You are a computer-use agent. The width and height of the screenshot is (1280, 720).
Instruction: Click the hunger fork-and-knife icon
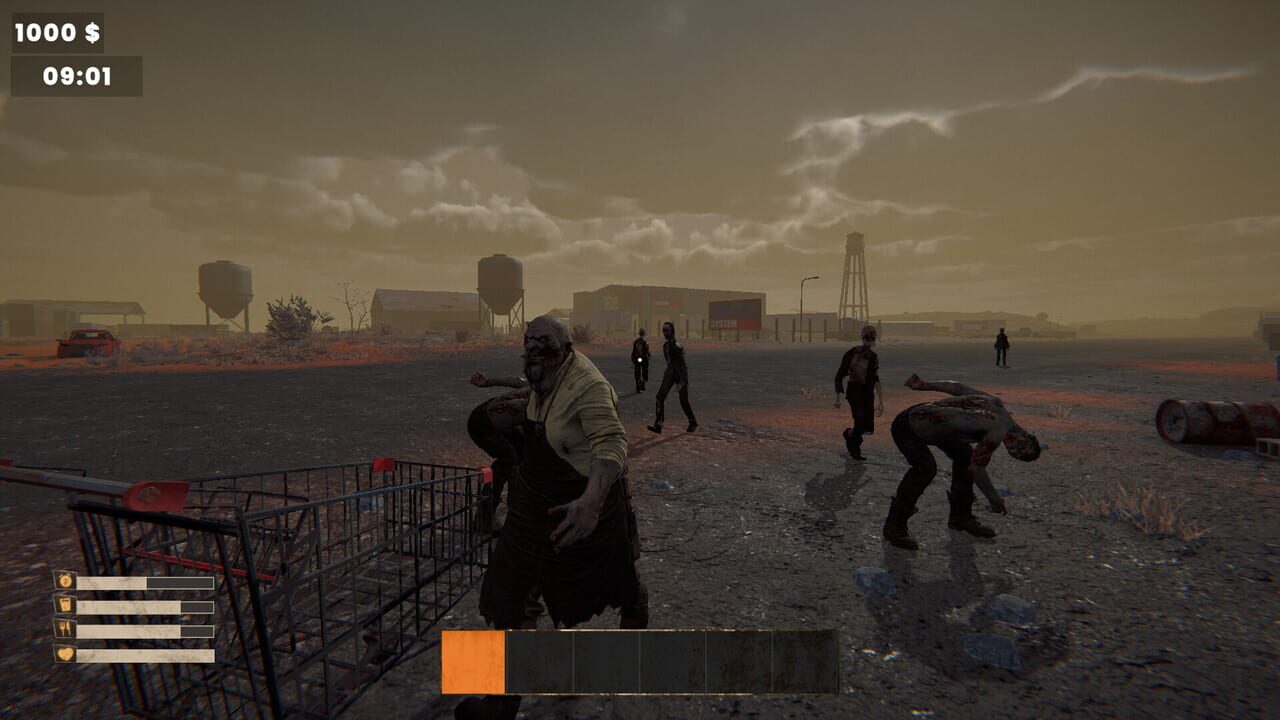point(65,628)
